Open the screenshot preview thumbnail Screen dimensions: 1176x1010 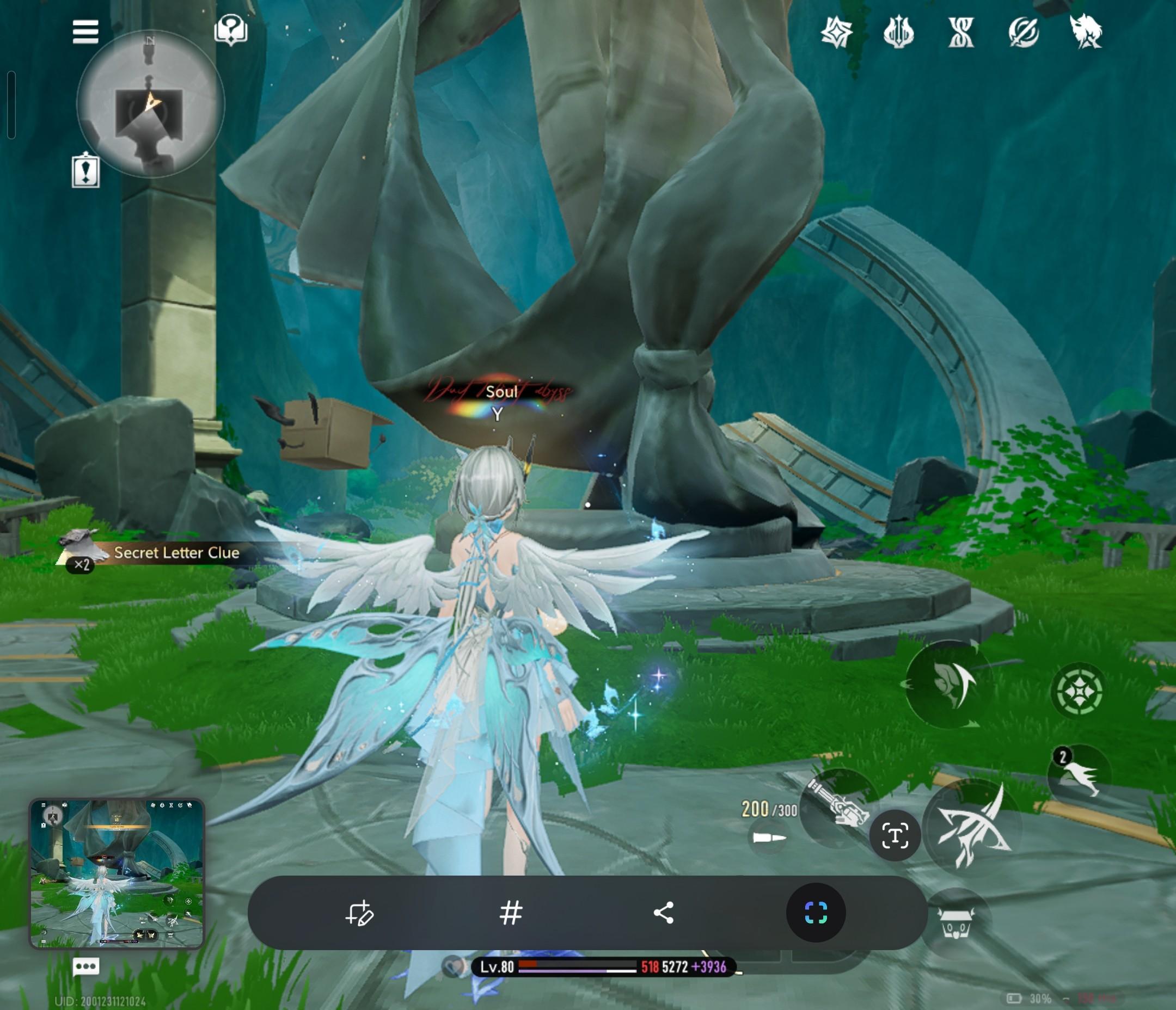pyautogui.click(x=117, y=873)
